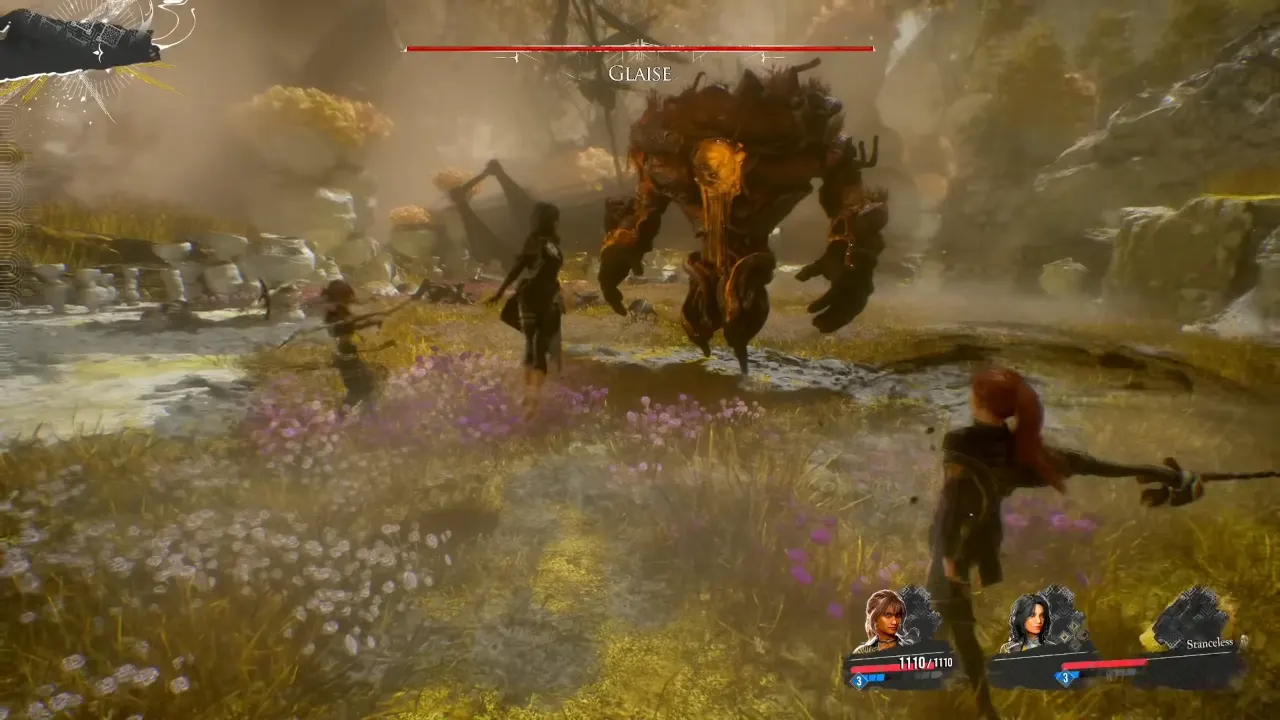Toggle the first blue charge segment pip

click(872, 678)
